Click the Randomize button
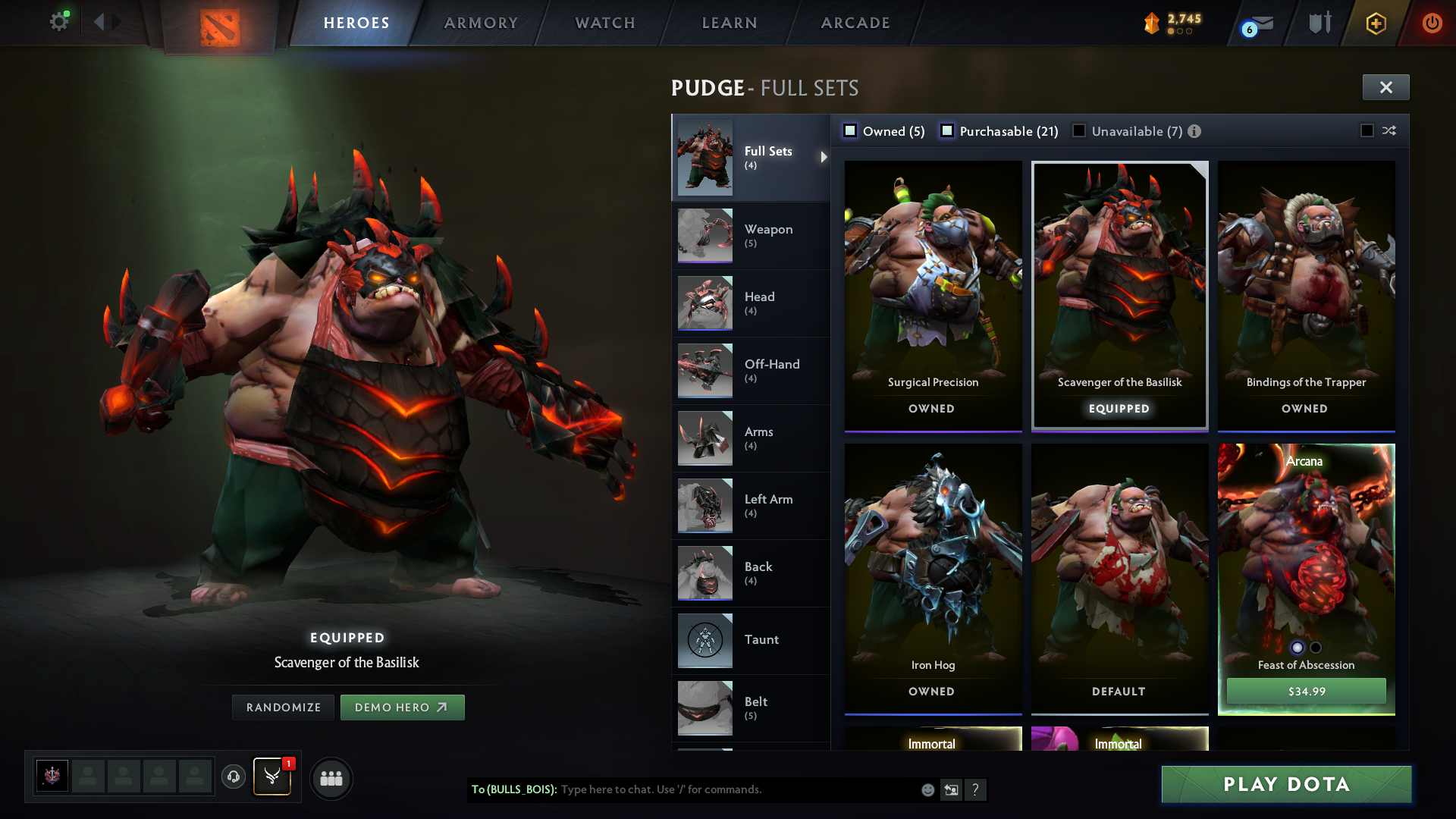 point(284,708)
